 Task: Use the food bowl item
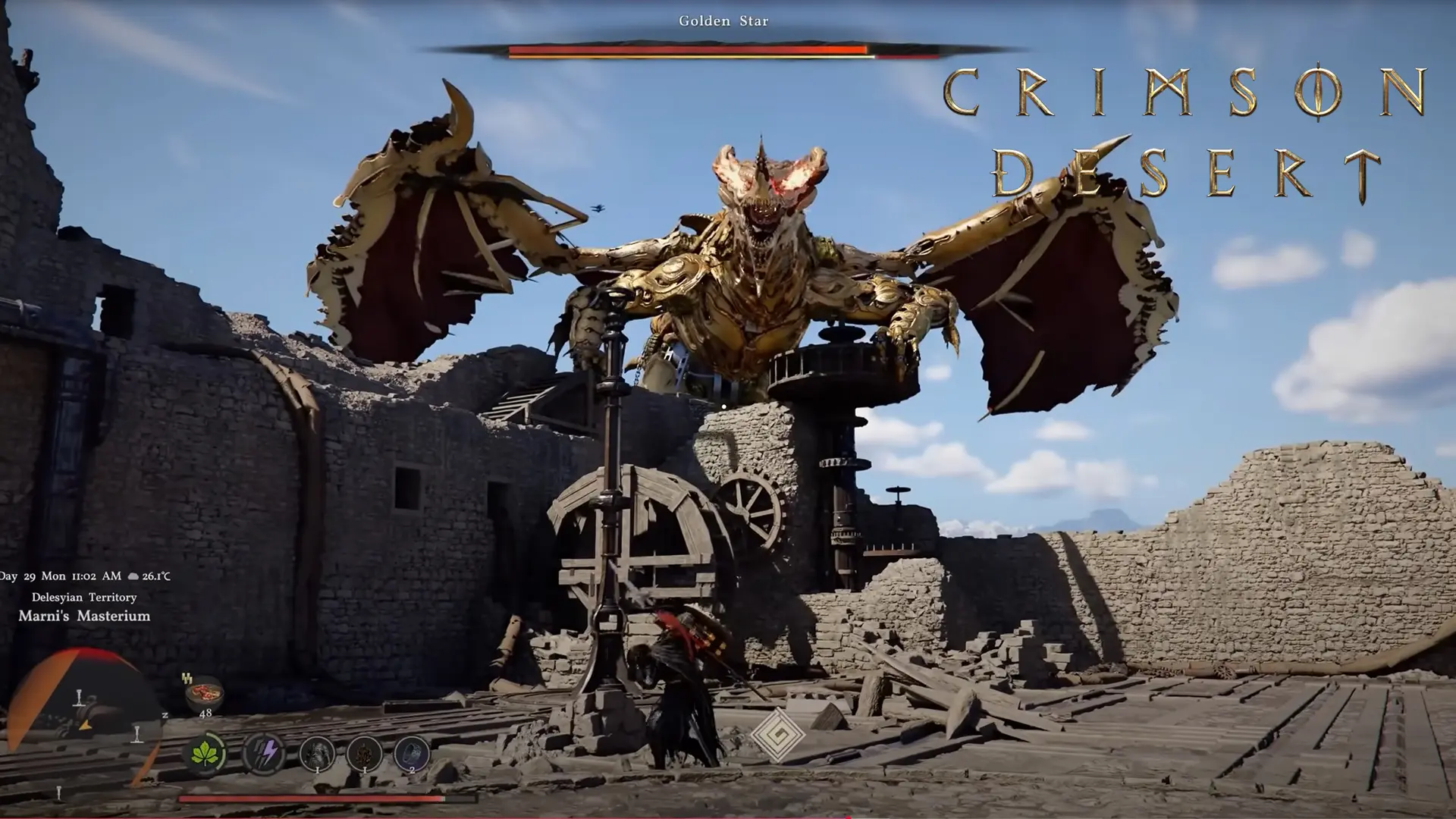point(204,693)
